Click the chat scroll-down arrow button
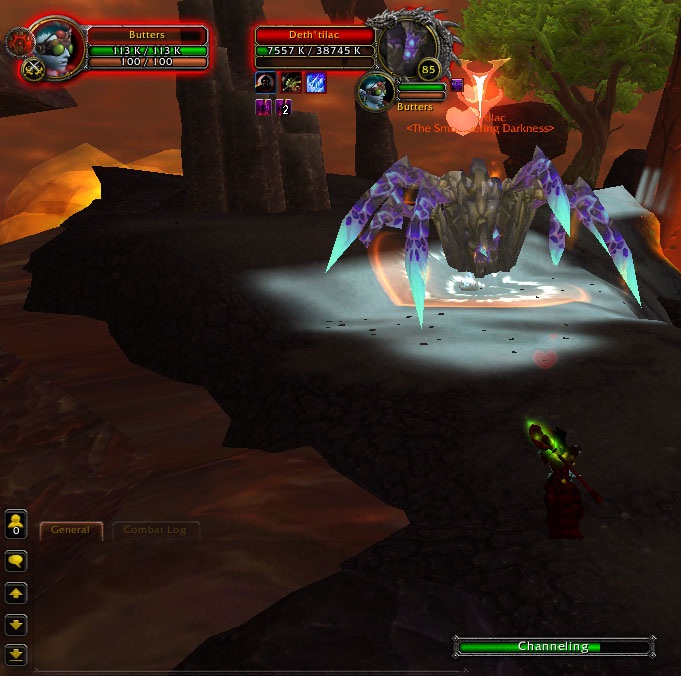 (16, 624)
